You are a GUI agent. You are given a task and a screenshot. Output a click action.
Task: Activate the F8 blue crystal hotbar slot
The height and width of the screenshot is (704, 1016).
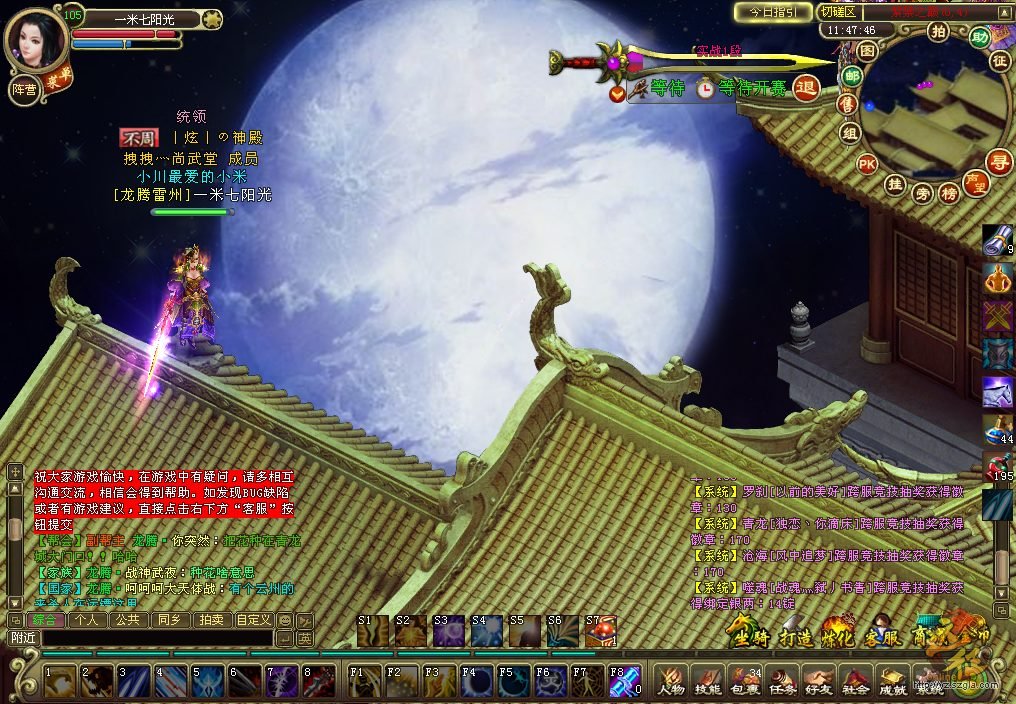click(625, 681)
